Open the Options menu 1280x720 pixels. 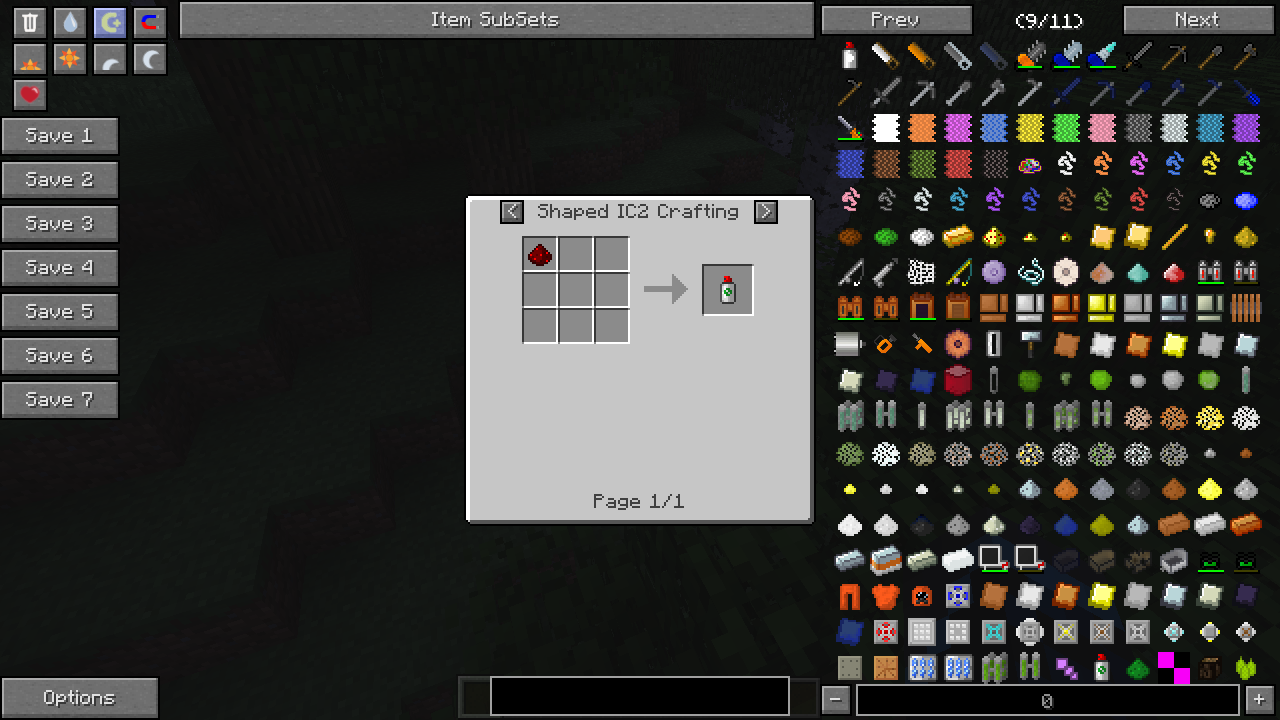tap(79, 698)
